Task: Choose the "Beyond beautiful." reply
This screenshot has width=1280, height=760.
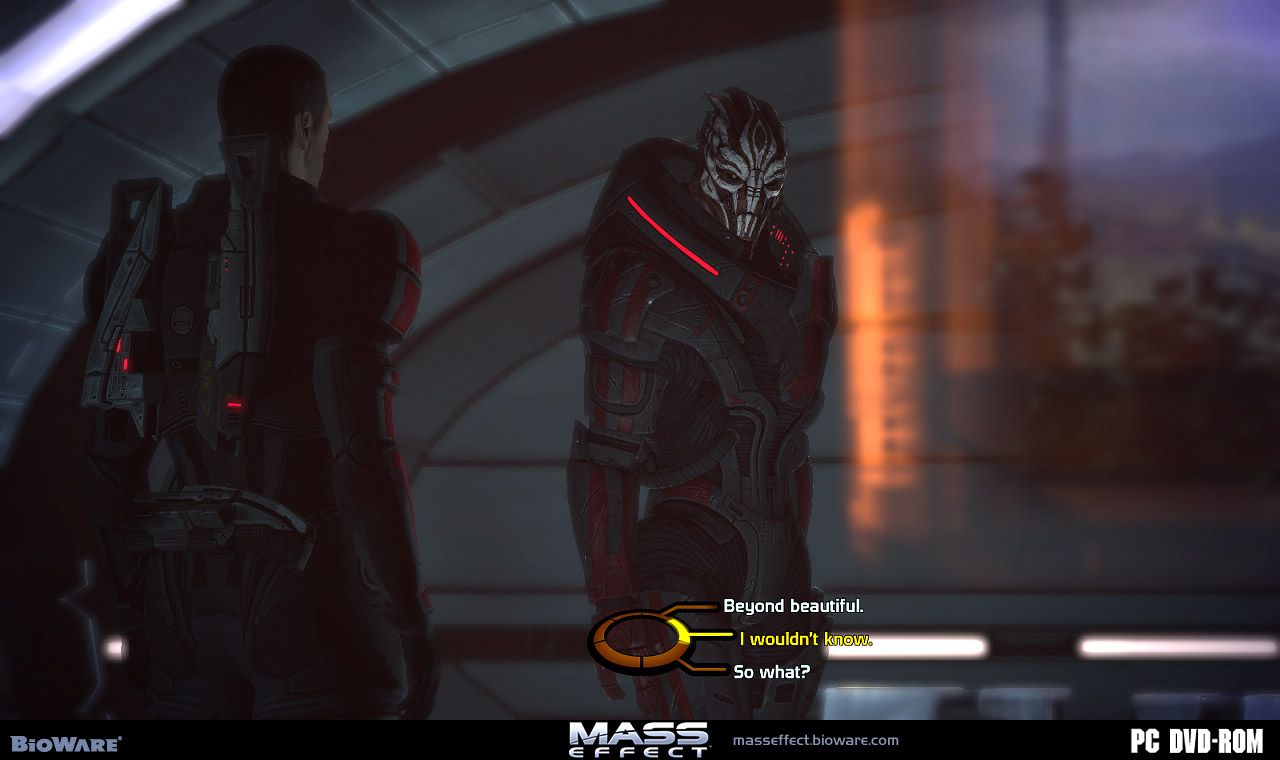Action: (x=793, y=606)
